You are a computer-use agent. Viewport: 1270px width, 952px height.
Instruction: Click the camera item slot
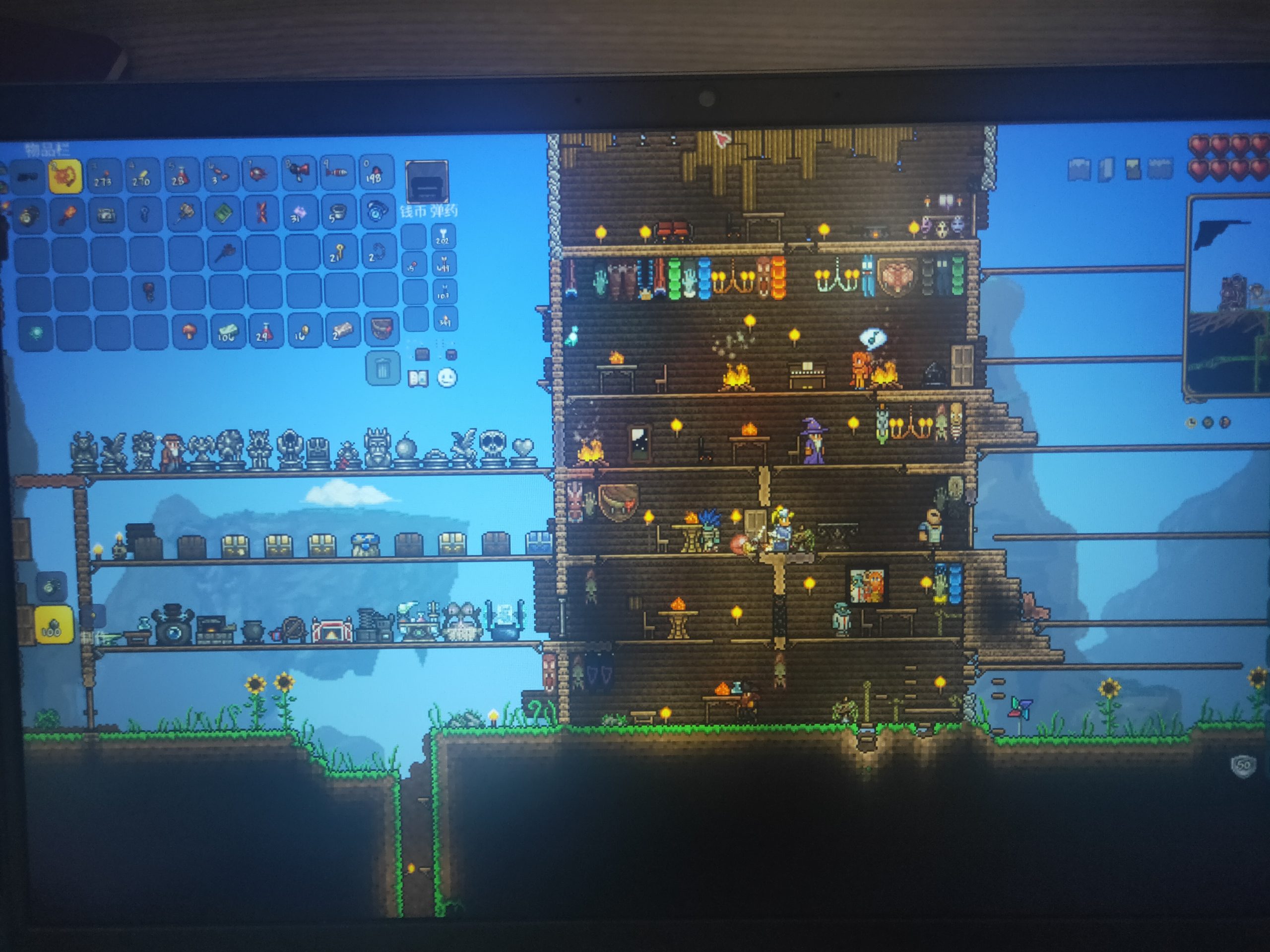[x=106, y=215]
